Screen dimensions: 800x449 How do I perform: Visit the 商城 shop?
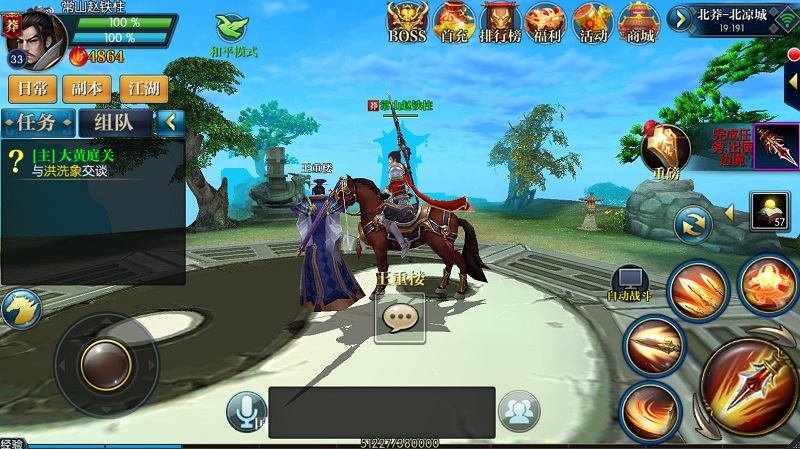point(638,22)
